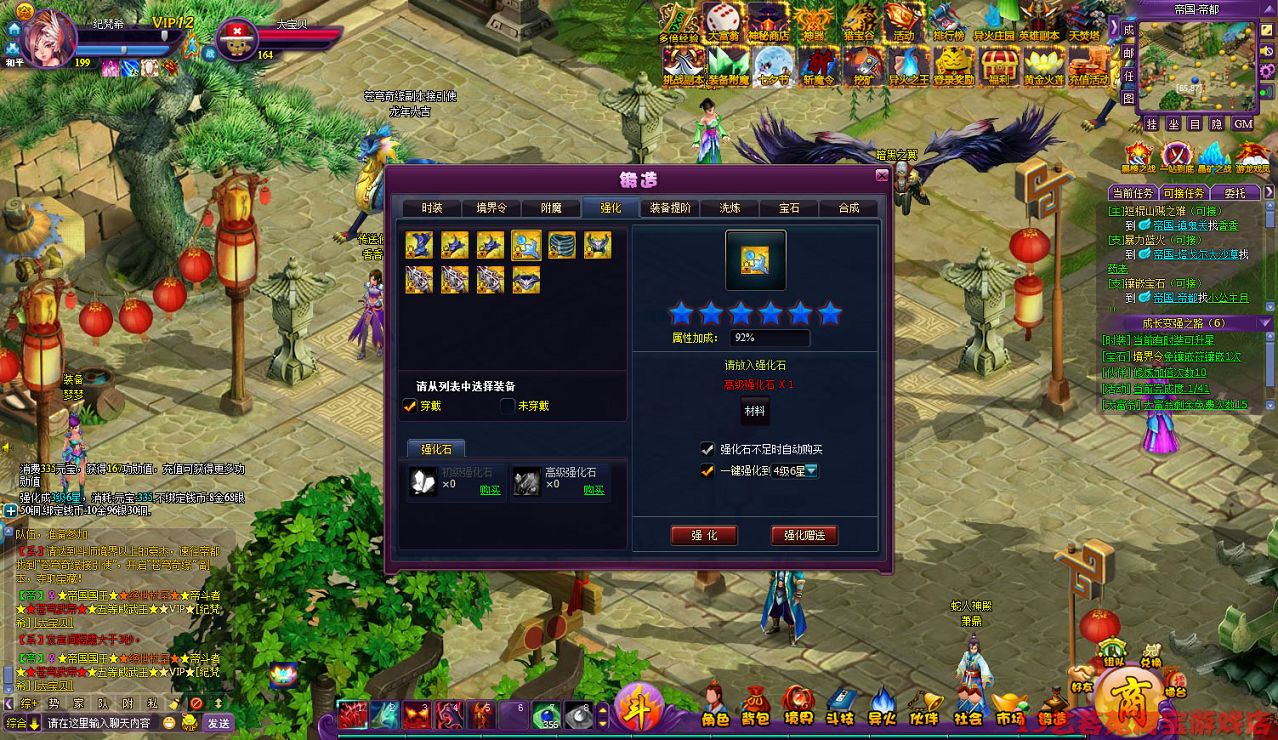Open the 洗炼 refining tab
This screenshot has height=740, width=1278.
729,208
